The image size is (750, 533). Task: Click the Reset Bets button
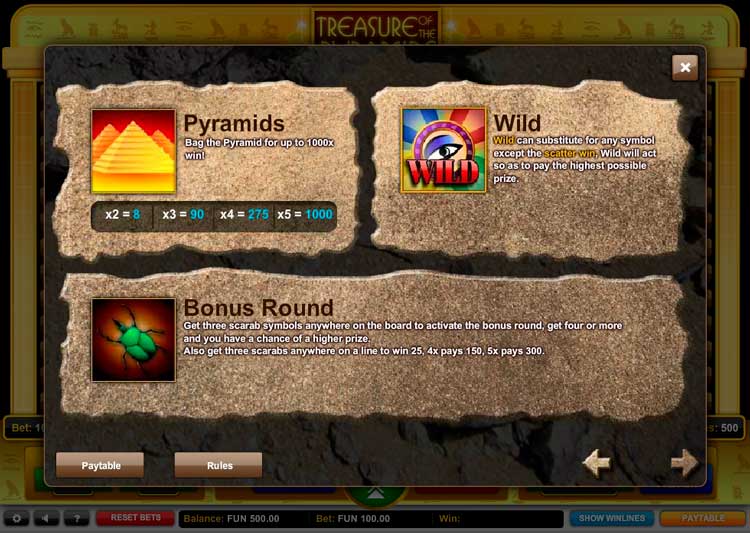pyautogui.click(x=135, y=518)
